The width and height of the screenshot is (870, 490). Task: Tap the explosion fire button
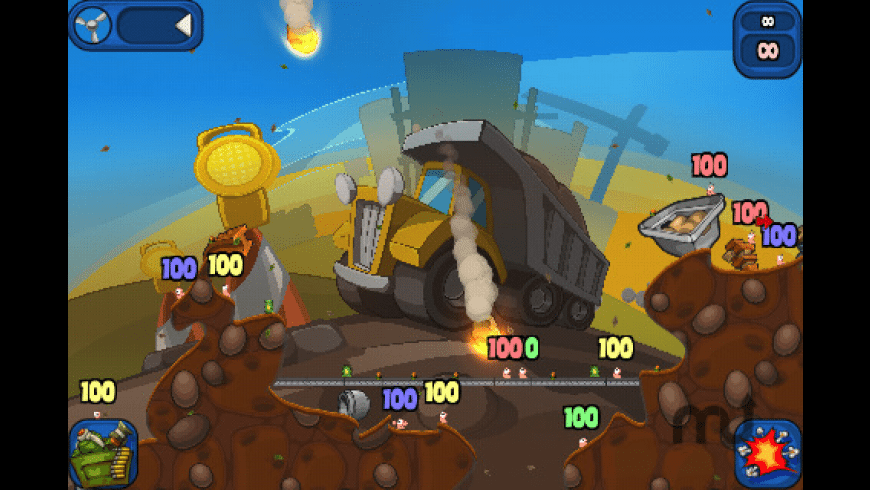pyautogui.click(x=767, y=453)
